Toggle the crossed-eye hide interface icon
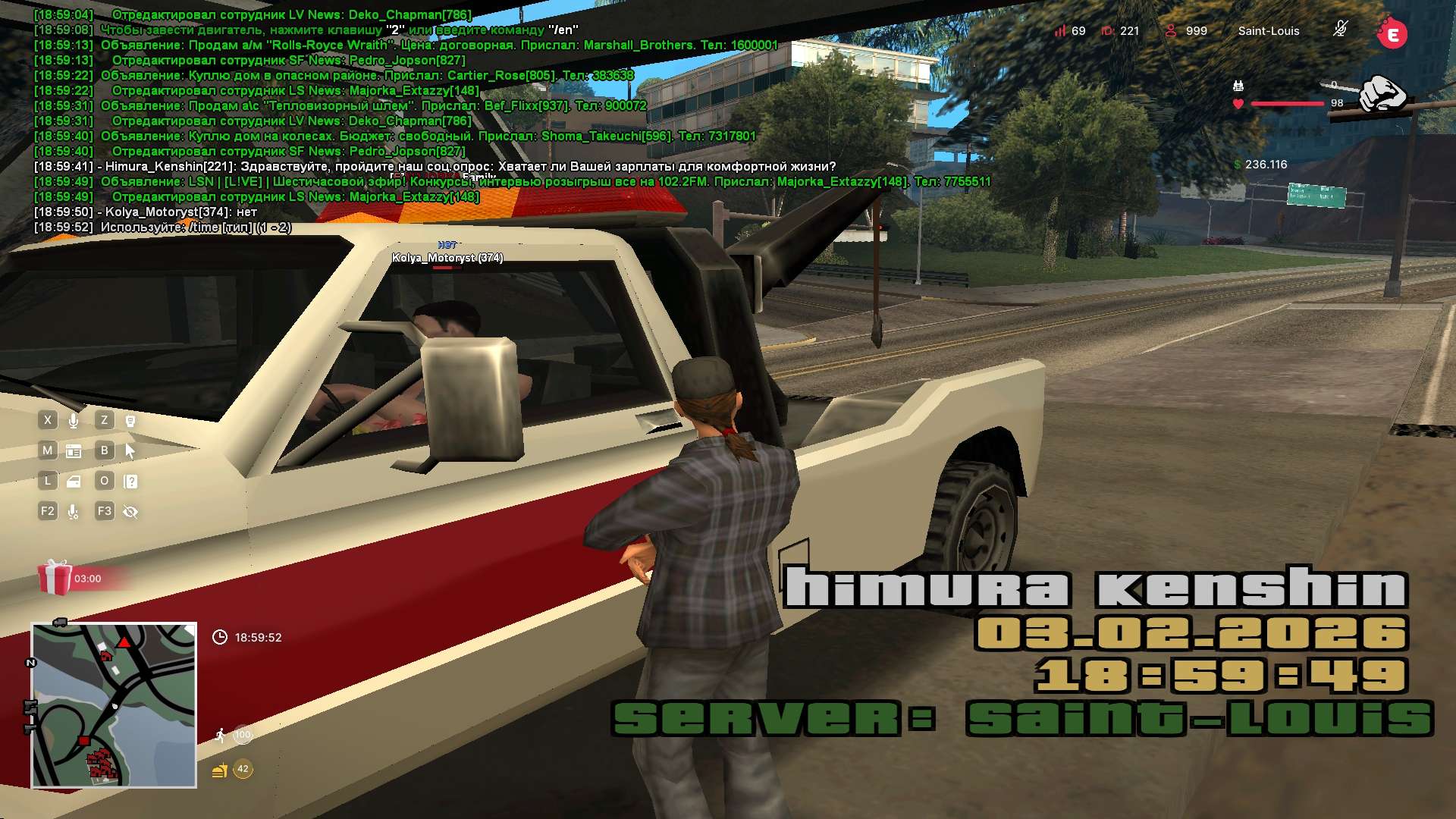1456x819 pixels. (x=130, y=512)
